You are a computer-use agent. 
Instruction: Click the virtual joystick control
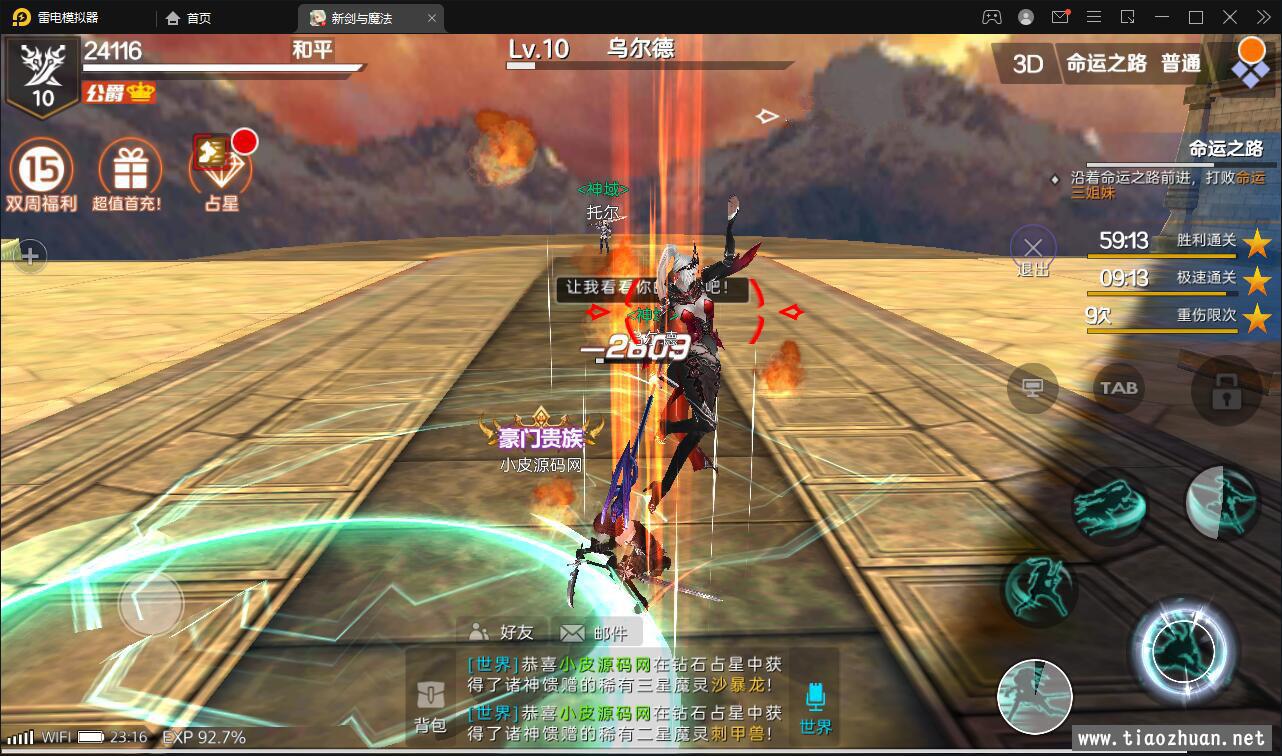151,603
